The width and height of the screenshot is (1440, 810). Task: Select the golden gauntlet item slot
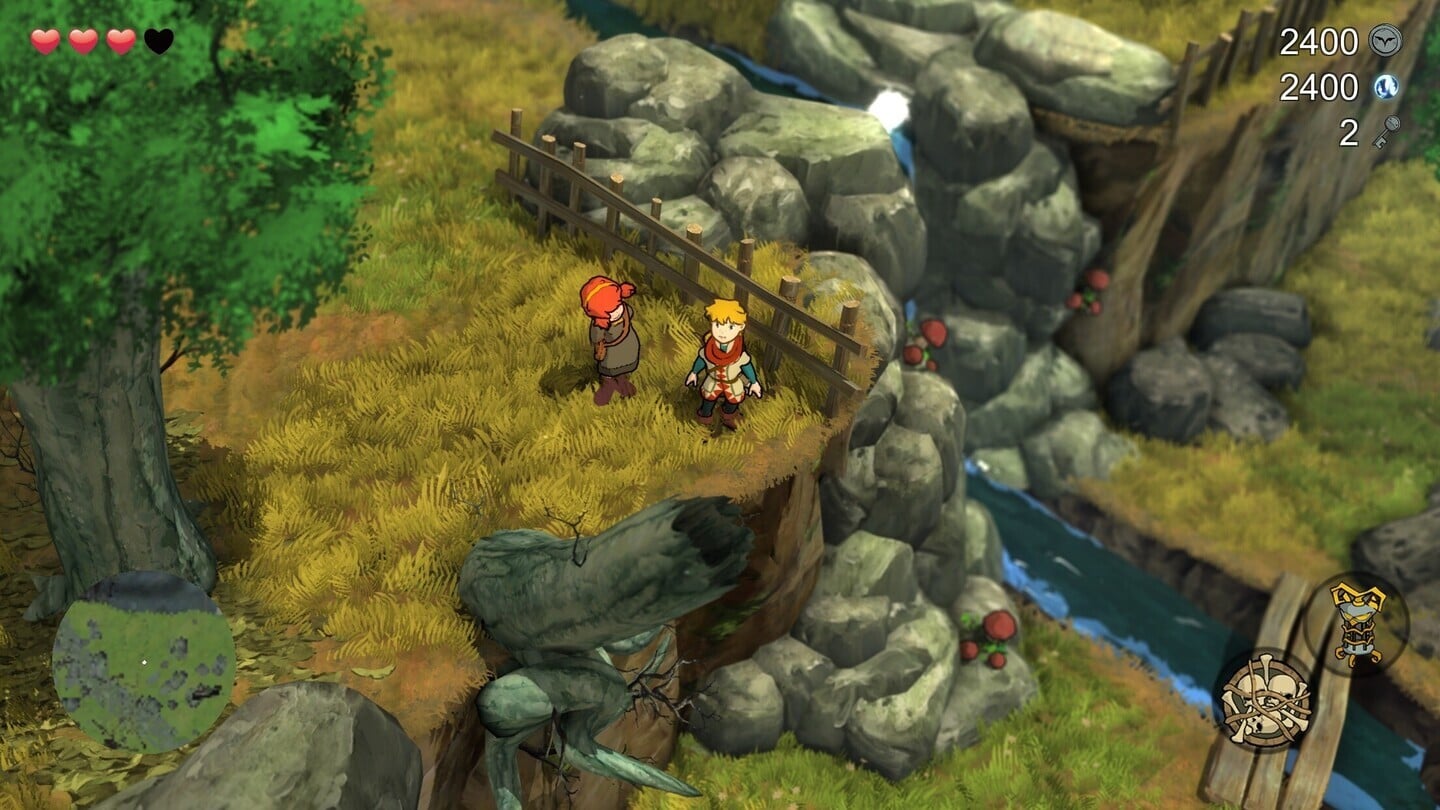pyautogui.click(x=1357, y=624)
